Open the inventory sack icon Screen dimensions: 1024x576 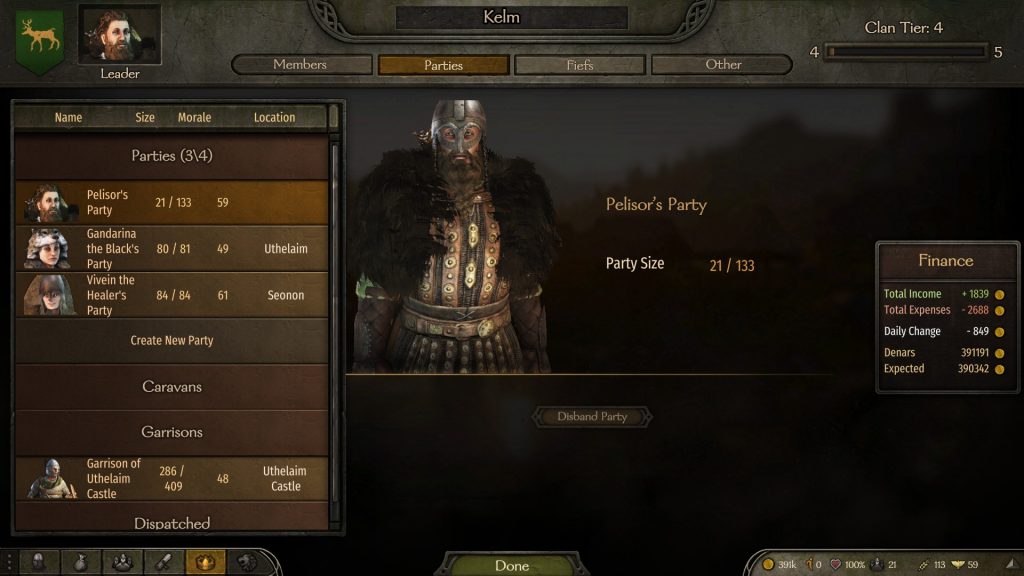tap(82, 563)
